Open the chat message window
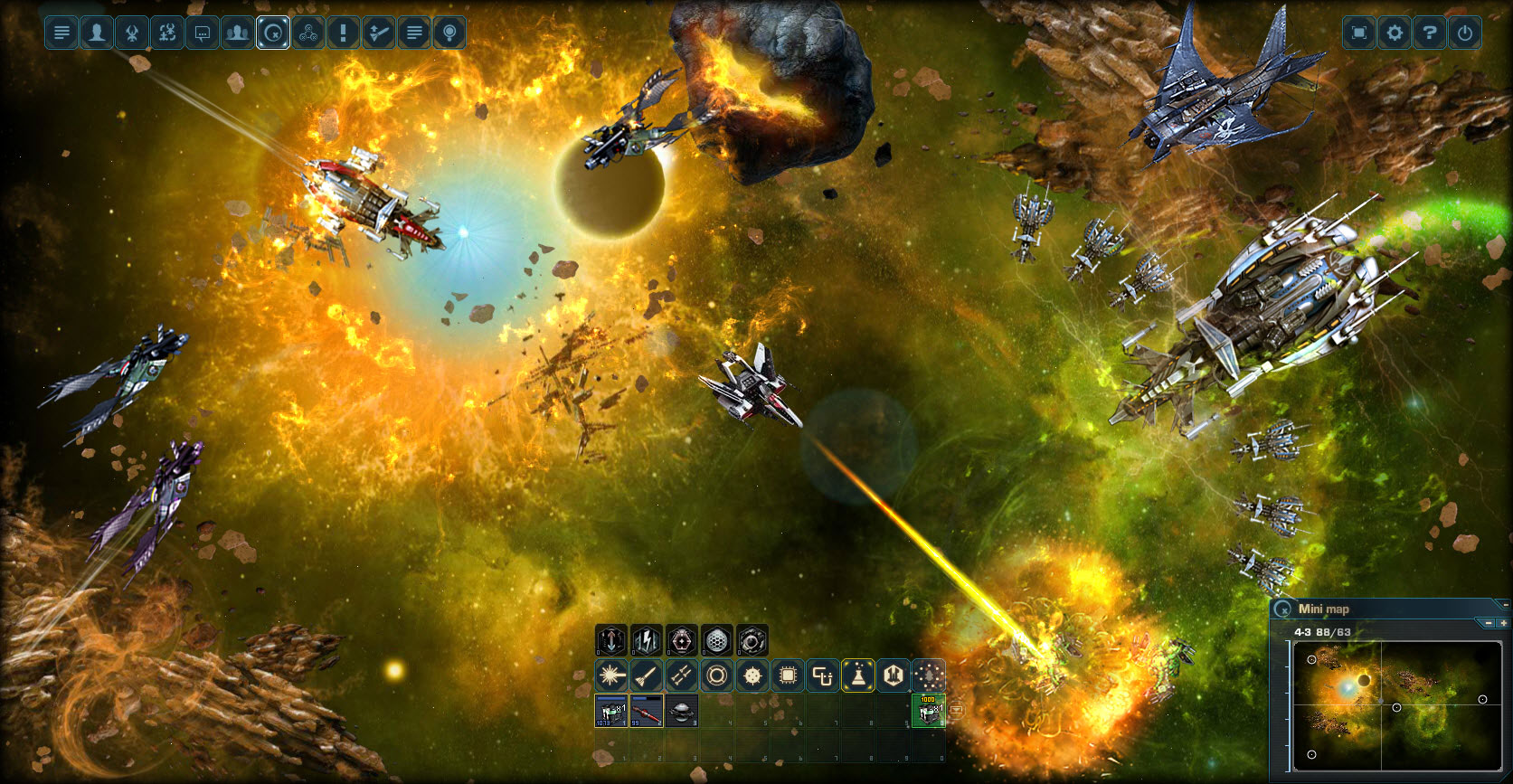 202,33
